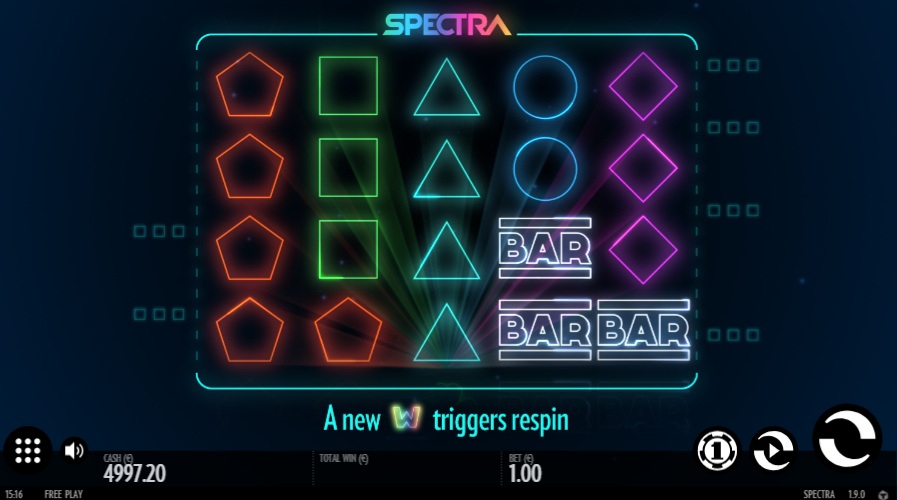Viewport: 897px width, 500px height.
Task: Open the game menu grid button
Action: click(x=28, y=450)
